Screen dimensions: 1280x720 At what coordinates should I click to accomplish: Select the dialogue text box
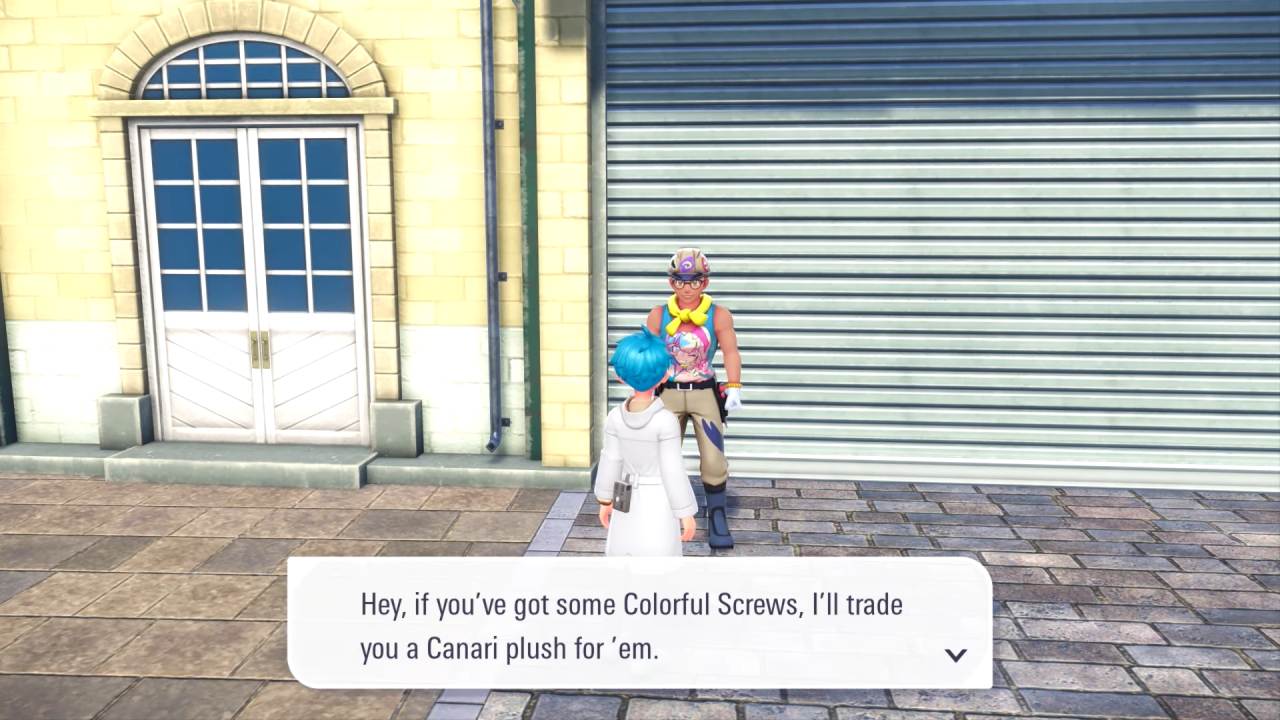click(640, 620)
